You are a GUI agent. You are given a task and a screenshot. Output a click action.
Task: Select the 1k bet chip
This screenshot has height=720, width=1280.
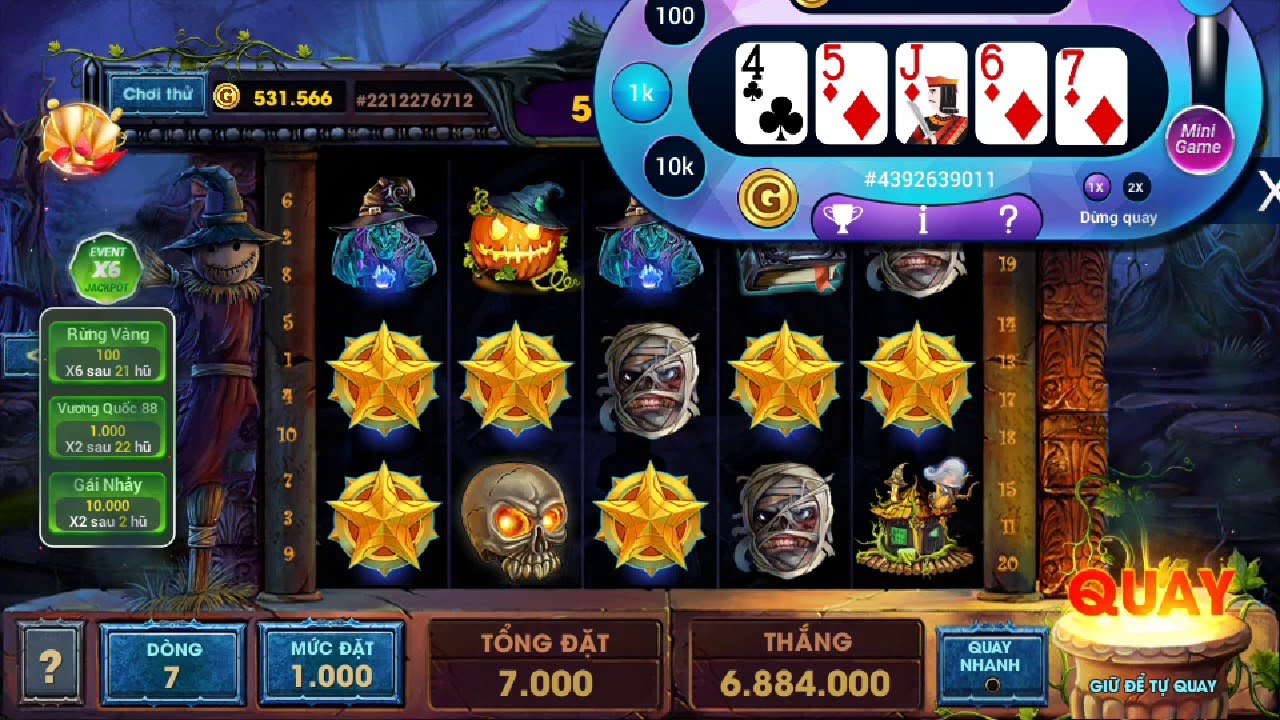[641, 93]
